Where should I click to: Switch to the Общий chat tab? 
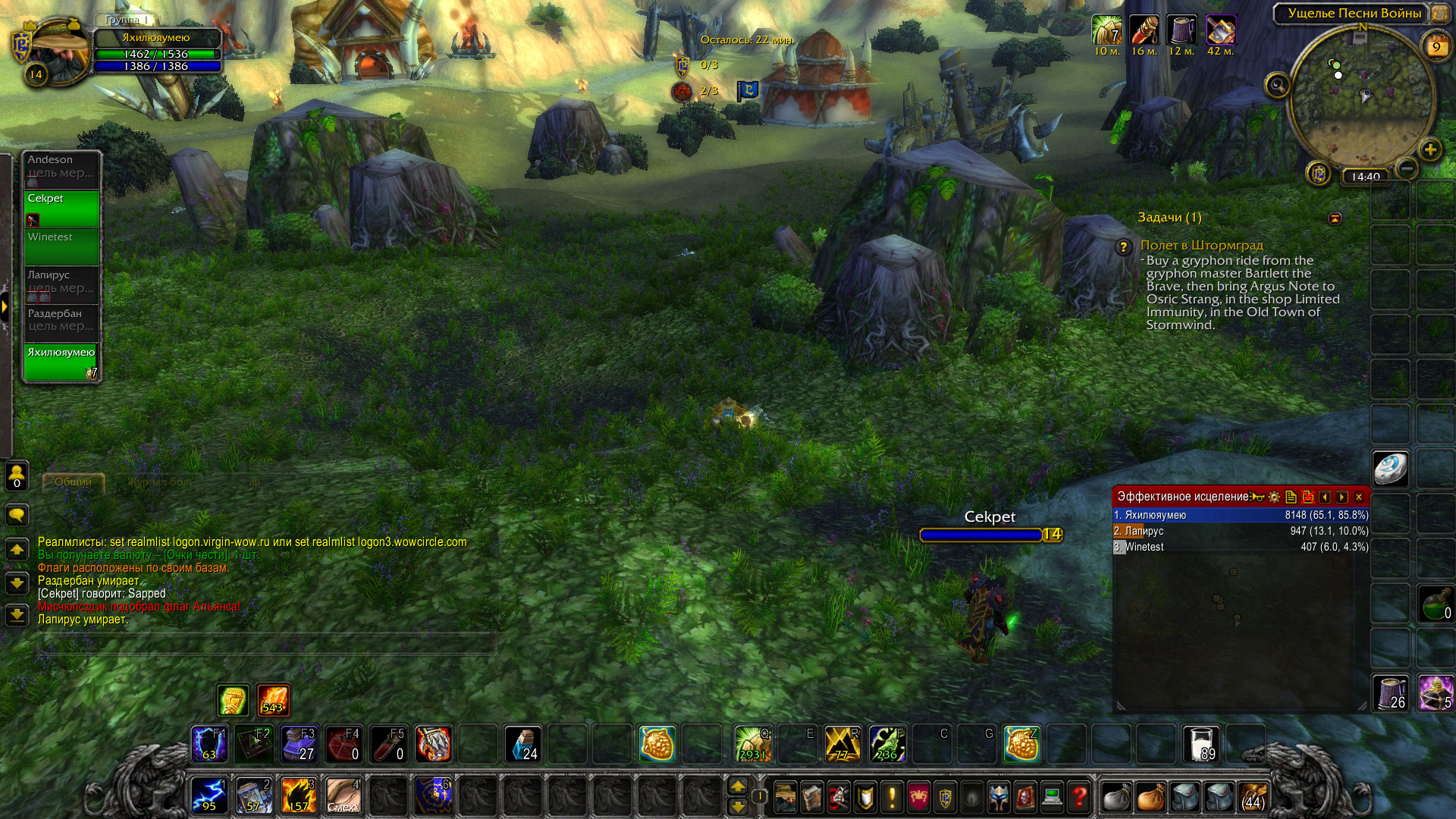coord(73,482)
